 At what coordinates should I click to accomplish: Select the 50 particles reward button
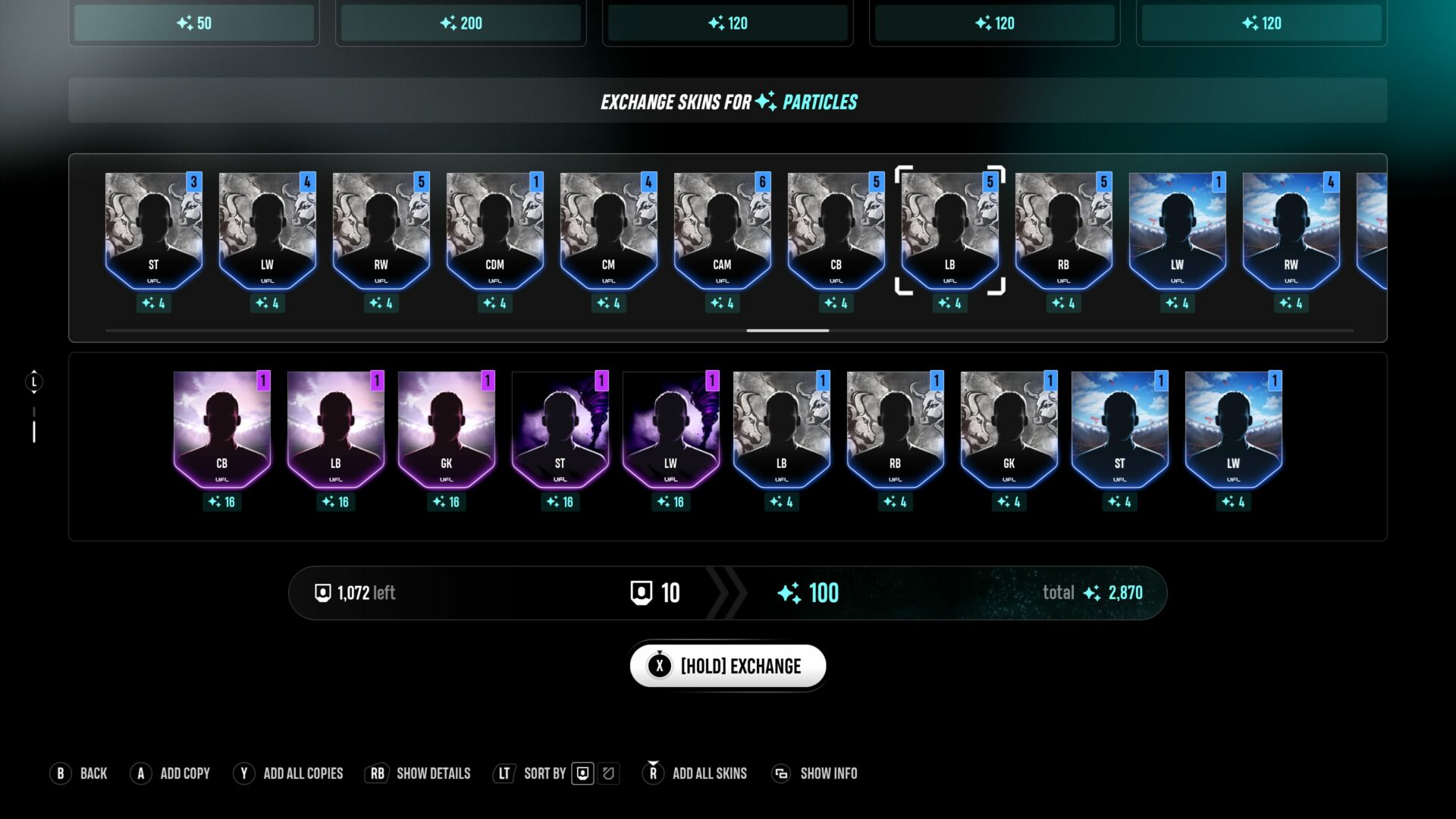194,23
